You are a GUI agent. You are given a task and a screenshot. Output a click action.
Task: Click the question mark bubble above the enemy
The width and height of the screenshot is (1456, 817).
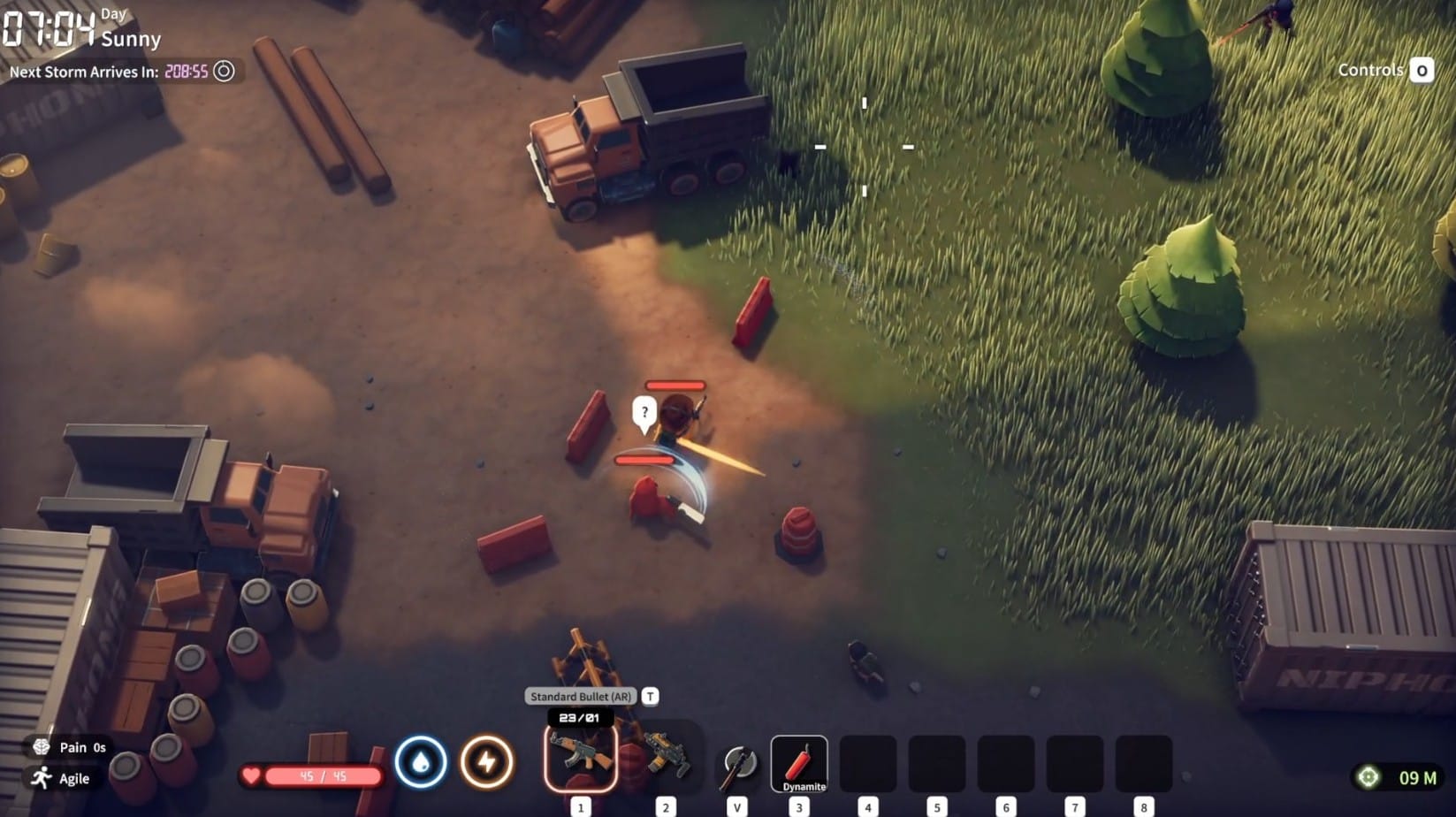pos(644,410)
